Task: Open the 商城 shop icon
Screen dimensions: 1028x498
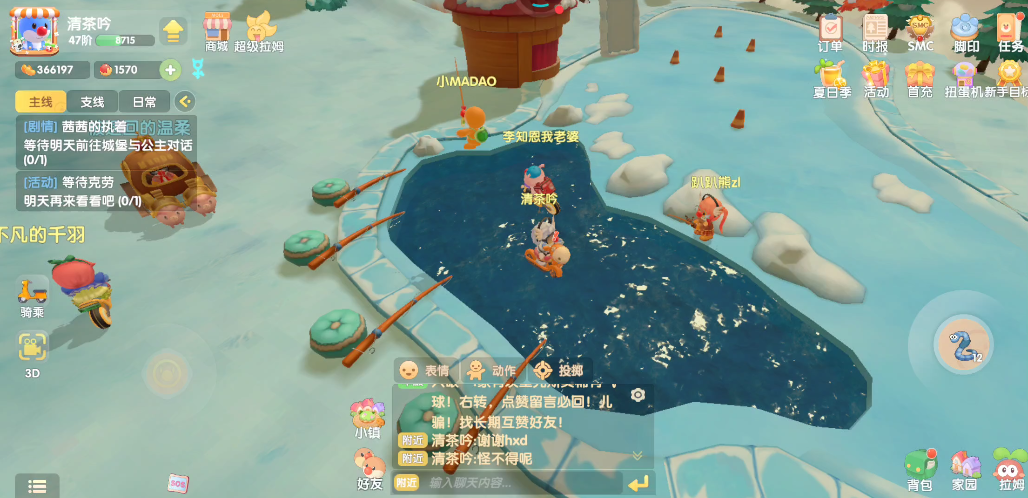Action: tap(217, 30)
